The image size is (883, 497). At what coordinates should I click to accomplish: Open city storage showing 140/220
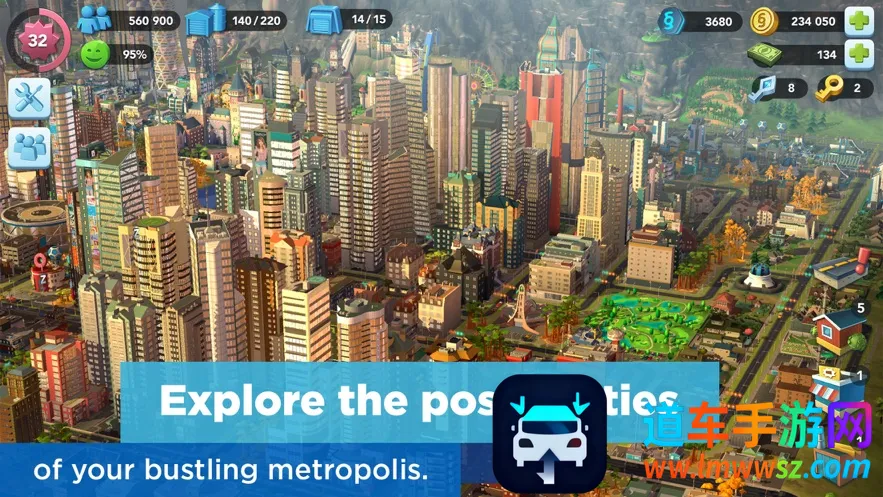pyautogui.click(x=206, y=19)
